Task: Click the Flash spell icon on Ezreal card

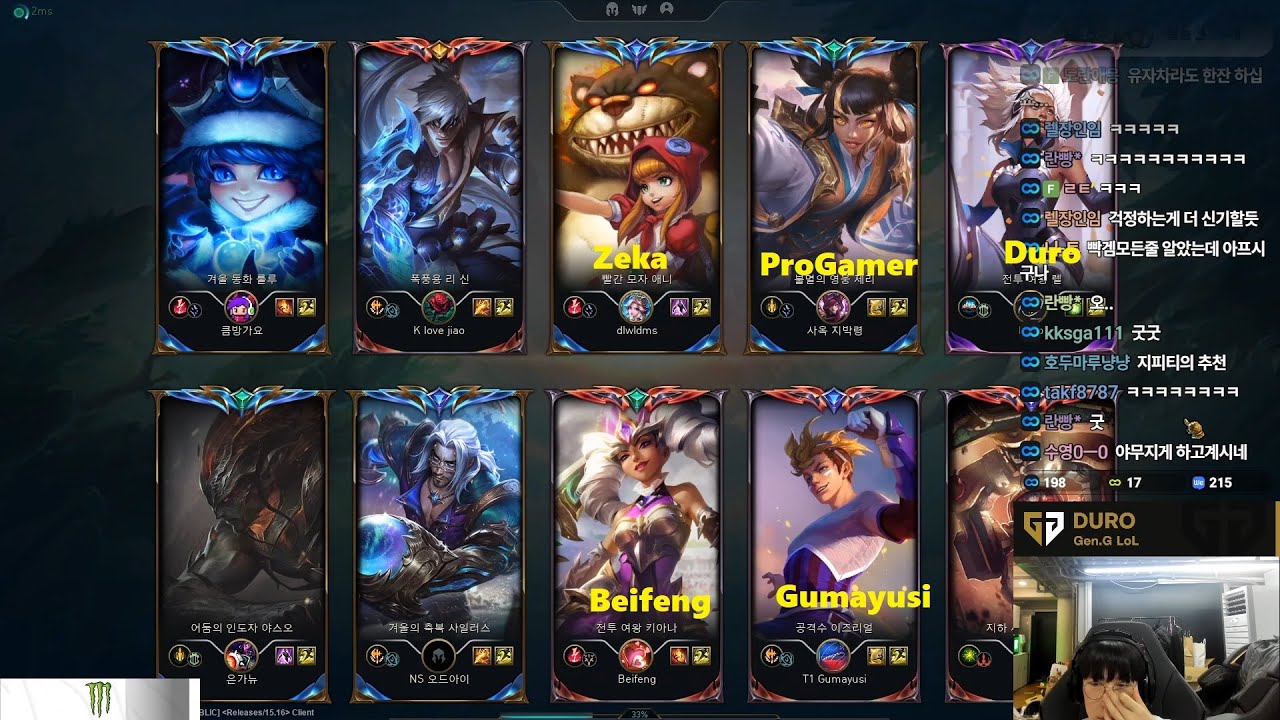Action: click(897, 656)
